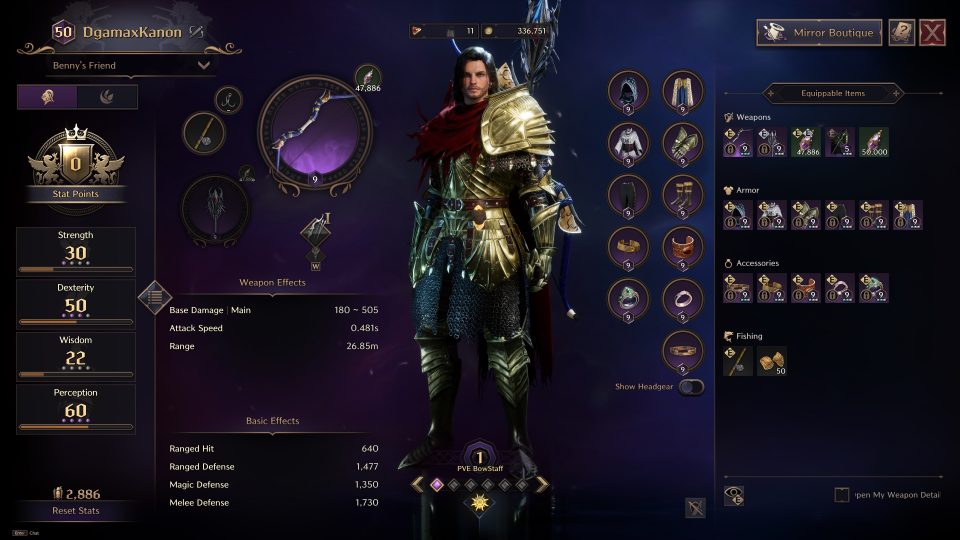960x540 pixels.
Task: Select the staff secondary weapon slot
Action: [214, 209]
